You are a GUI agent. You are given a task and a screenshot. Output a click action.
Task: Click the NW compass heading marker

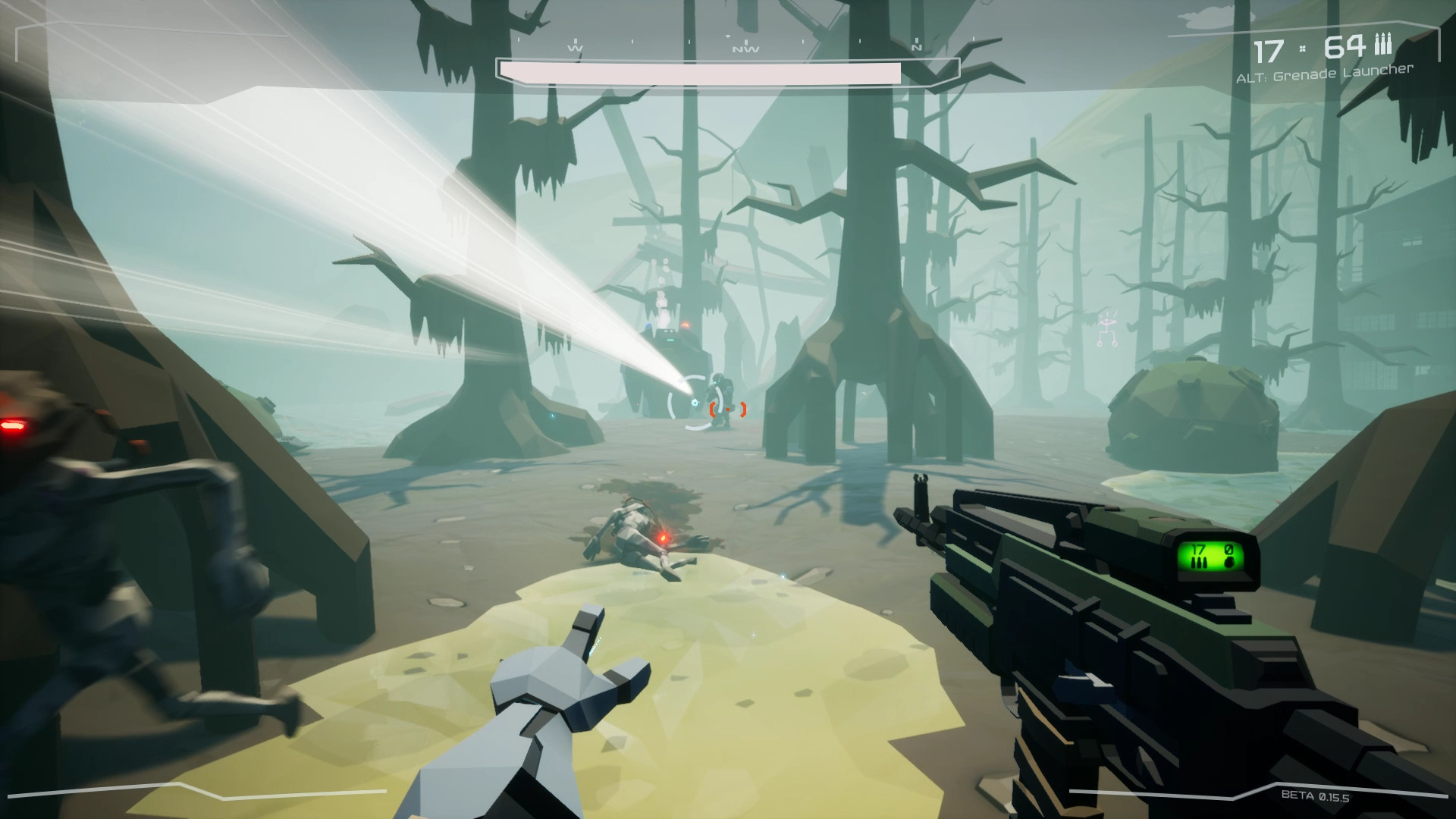[746, 48]
